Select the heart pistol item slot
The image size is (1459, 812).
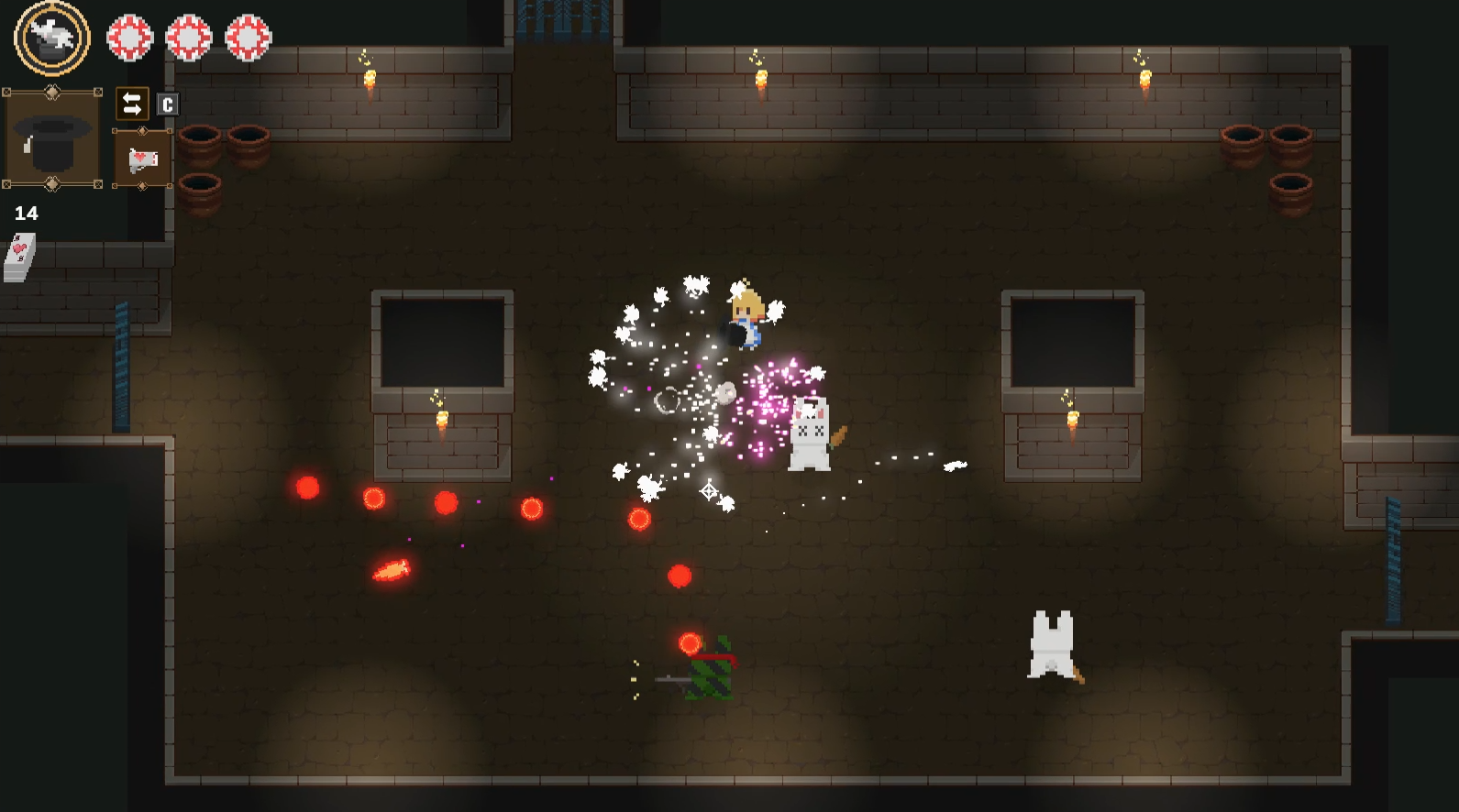142,159
